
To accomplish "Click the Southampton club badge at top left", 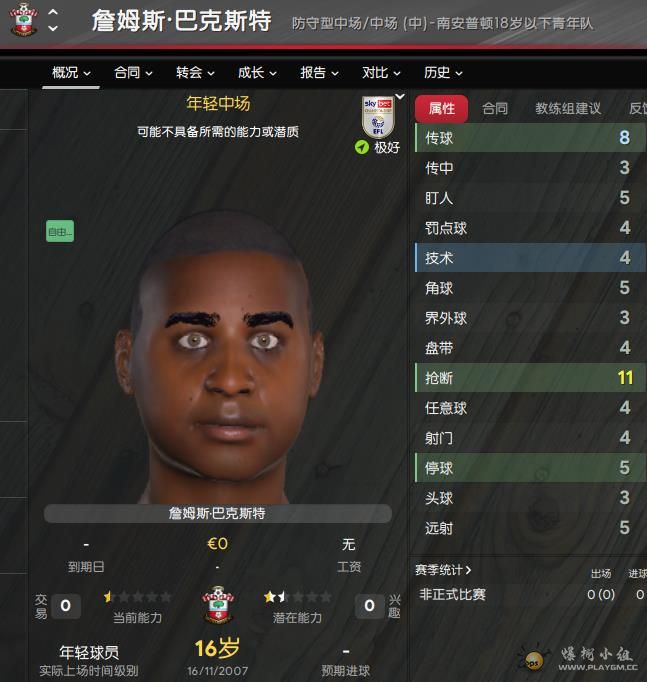I will (x=23, y=20).
